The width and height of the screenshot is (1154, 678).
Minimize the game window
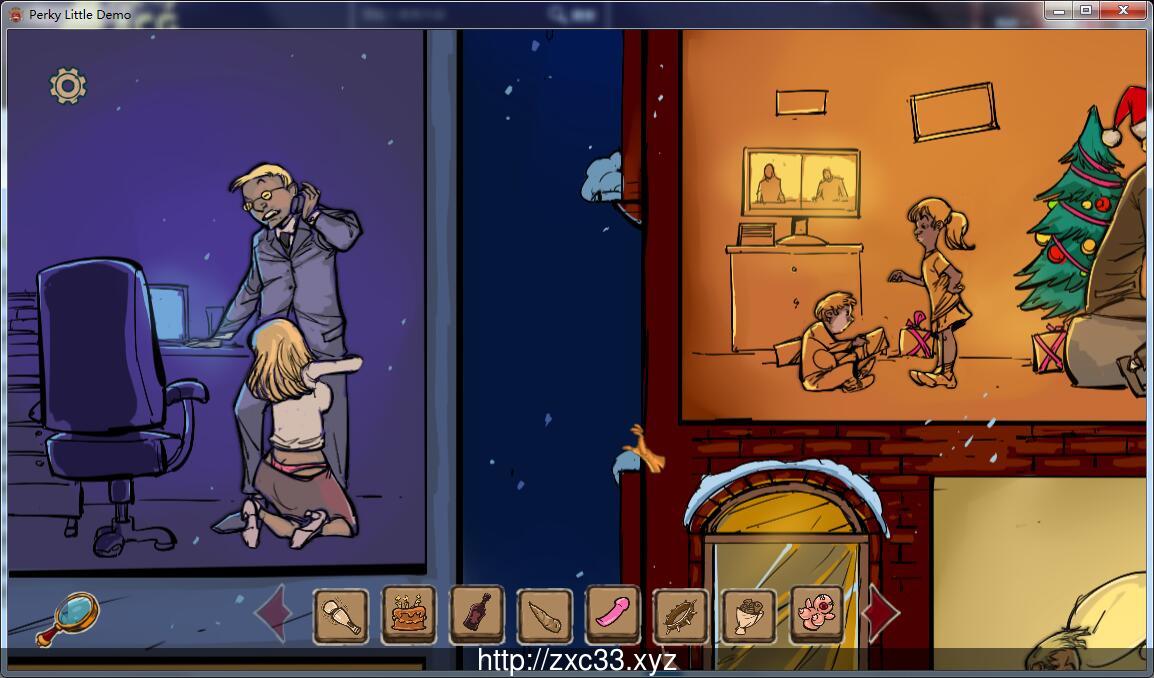click(x=1059, y=10)
